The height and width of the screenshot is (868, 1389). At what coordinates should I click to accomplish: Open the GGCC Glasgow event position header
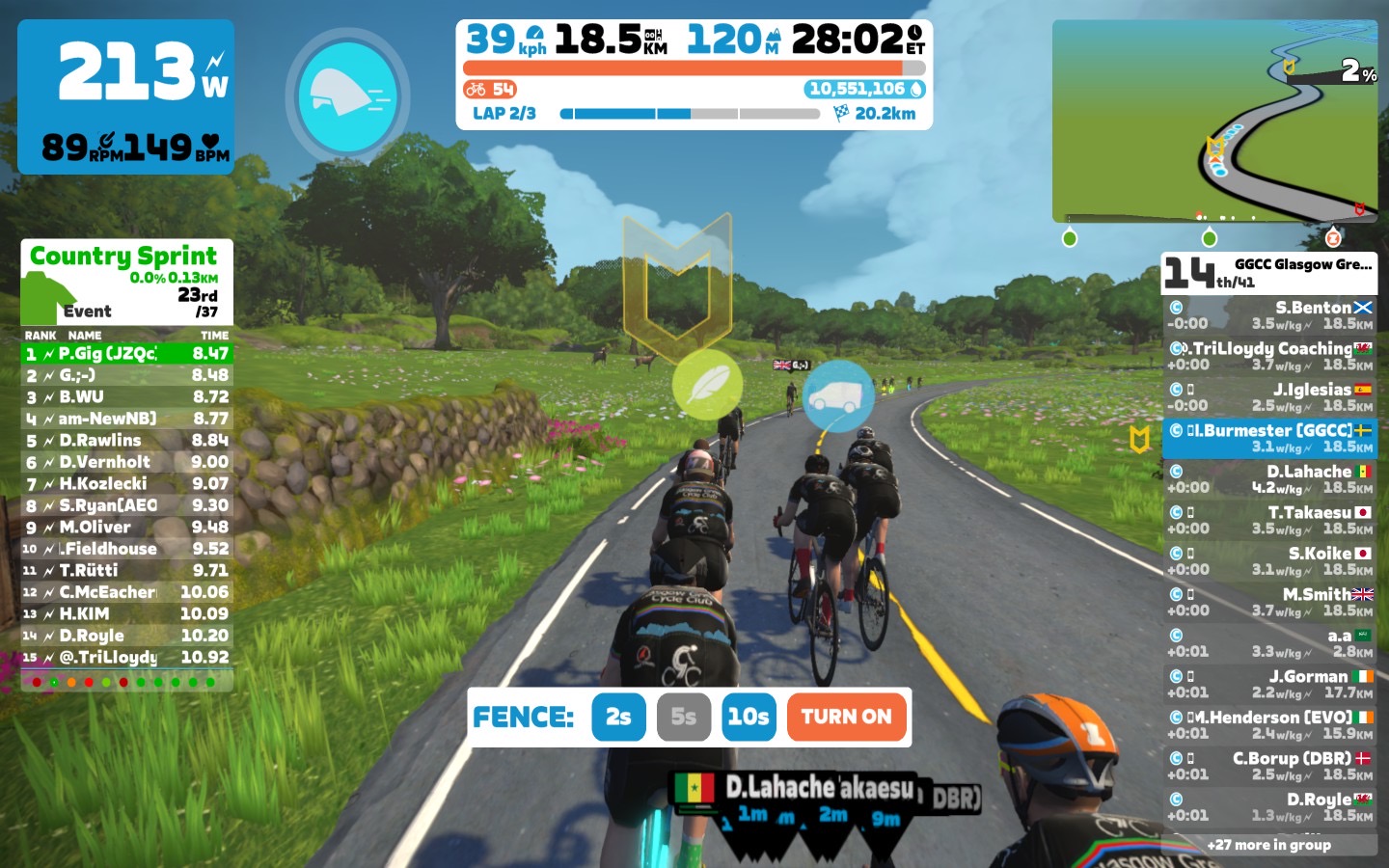(1269, 273)
